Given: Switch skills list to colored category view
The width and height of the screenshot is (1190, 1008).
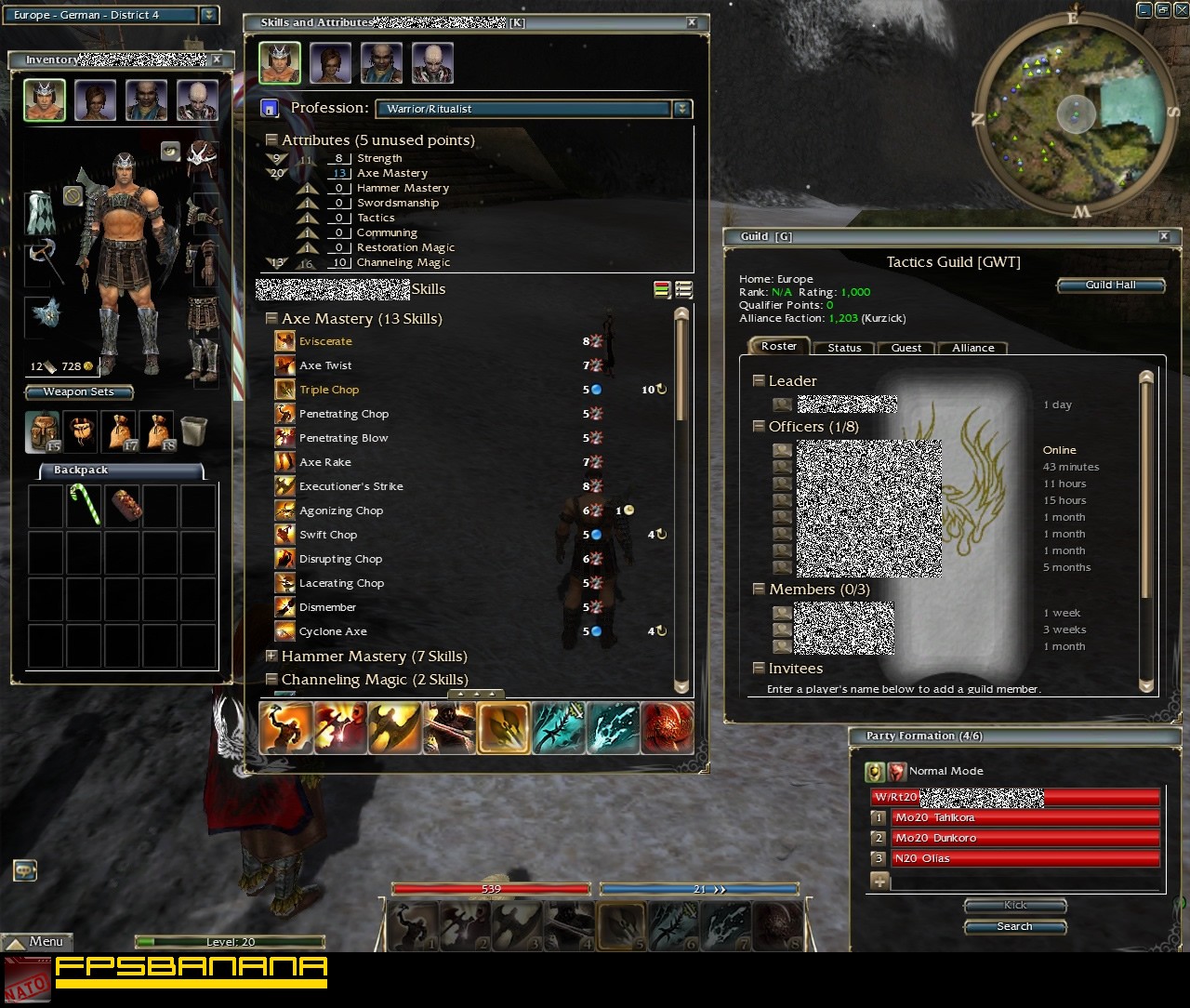Looking at the screenshot, I should click(662, 289).
